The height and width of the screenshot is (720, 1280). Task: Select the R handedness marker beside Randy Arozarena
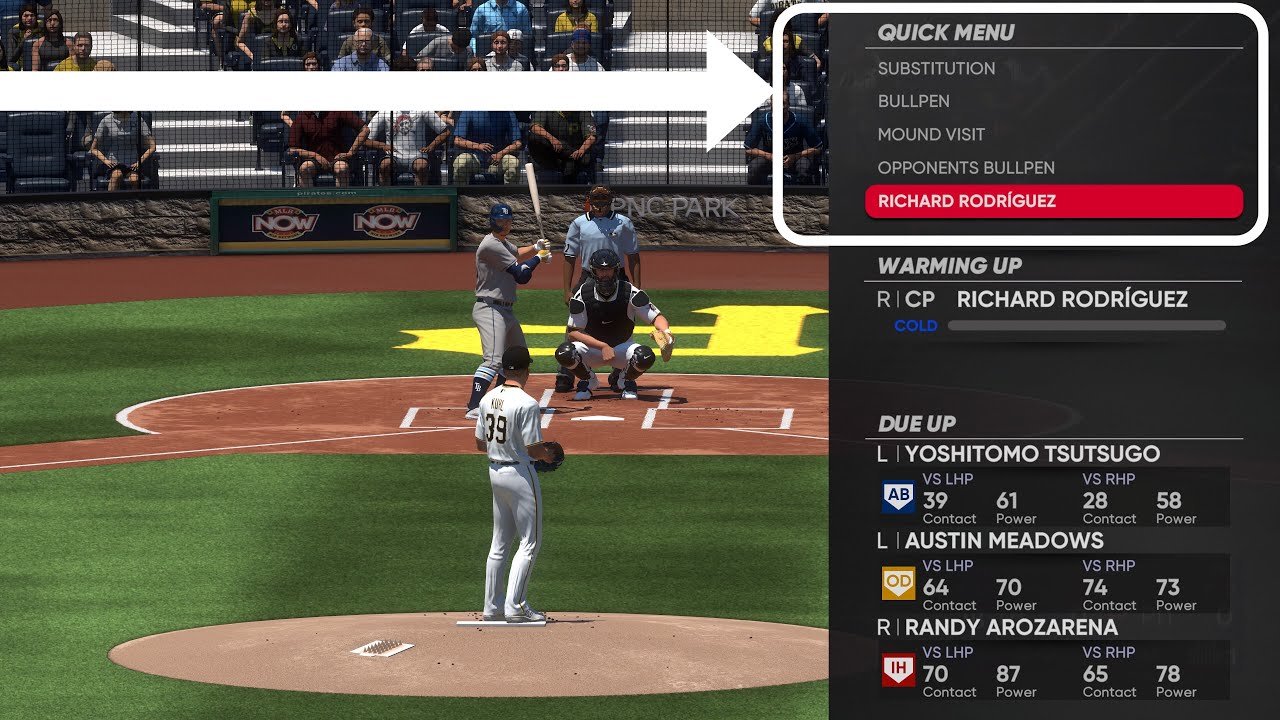coord(881,627)
